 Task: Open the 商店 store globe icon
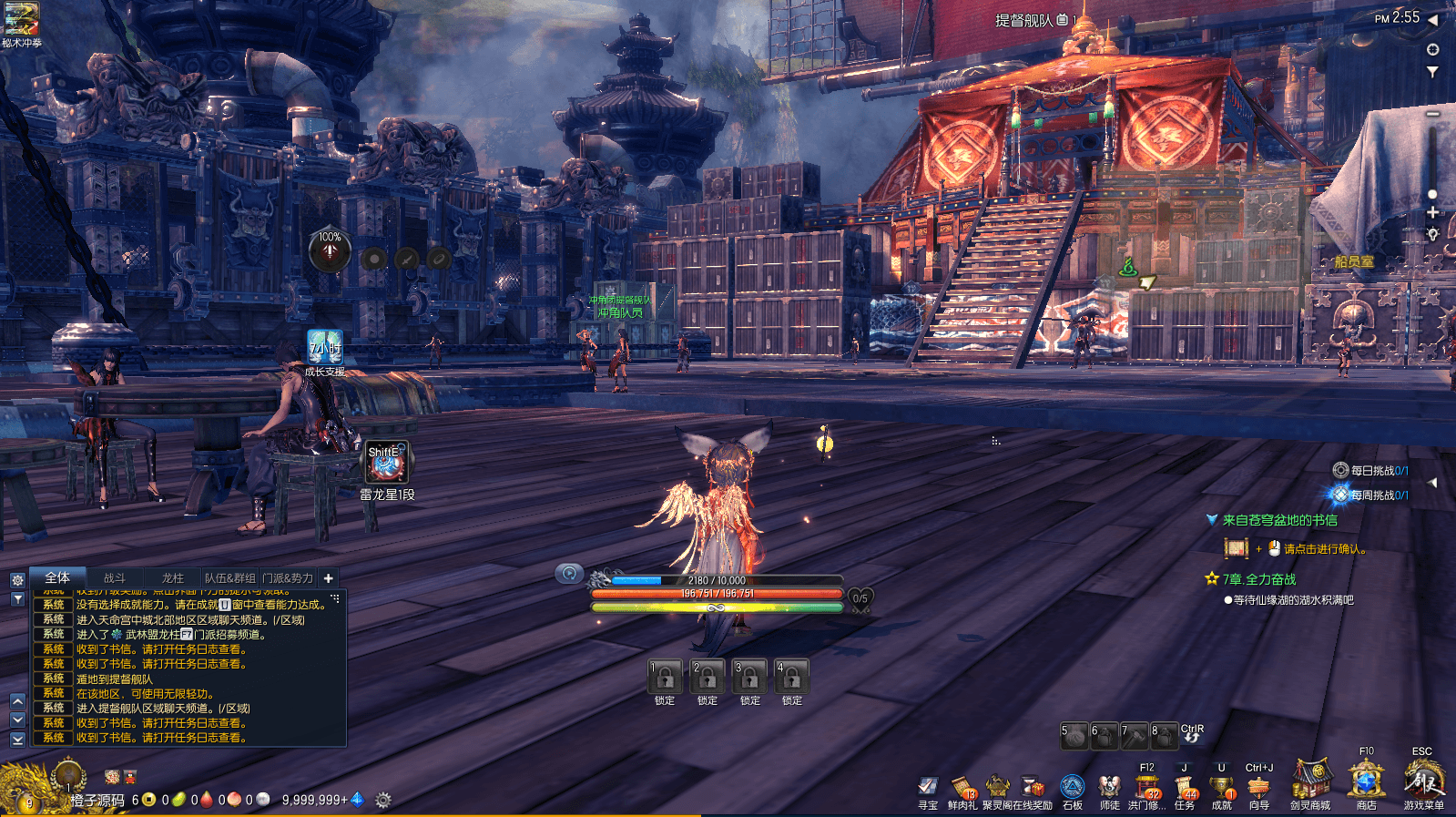click(1366, 781)
